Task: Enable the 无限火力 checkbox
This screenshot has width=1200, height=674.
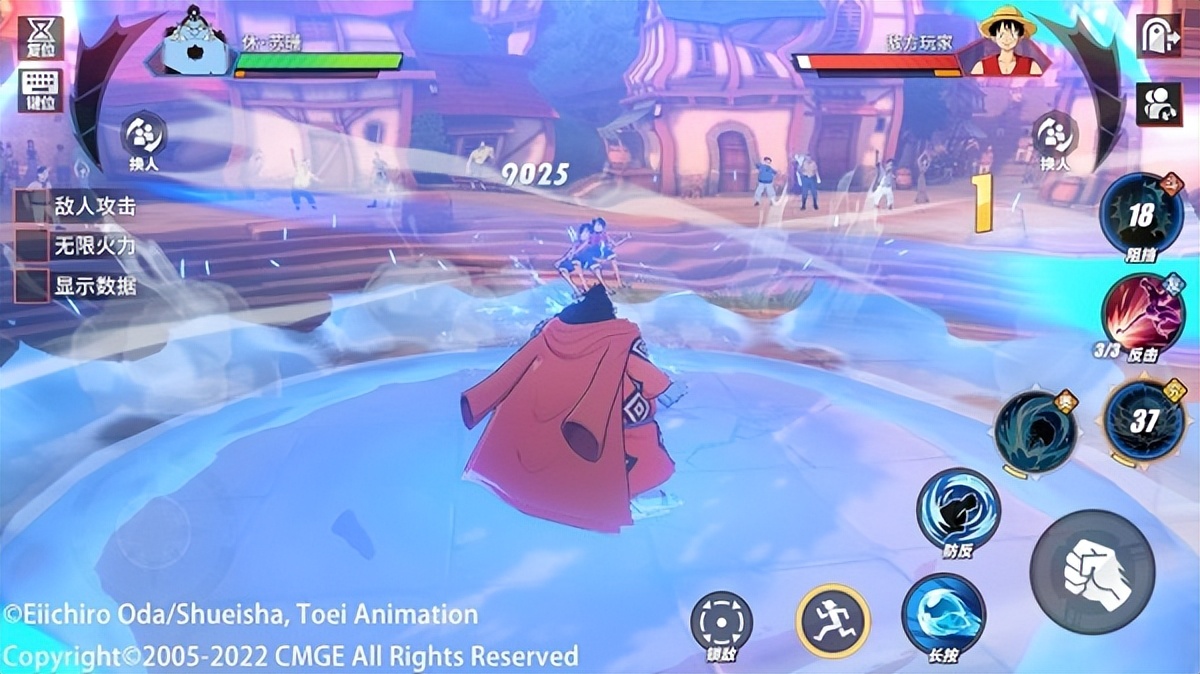Action: click(32, 246)
